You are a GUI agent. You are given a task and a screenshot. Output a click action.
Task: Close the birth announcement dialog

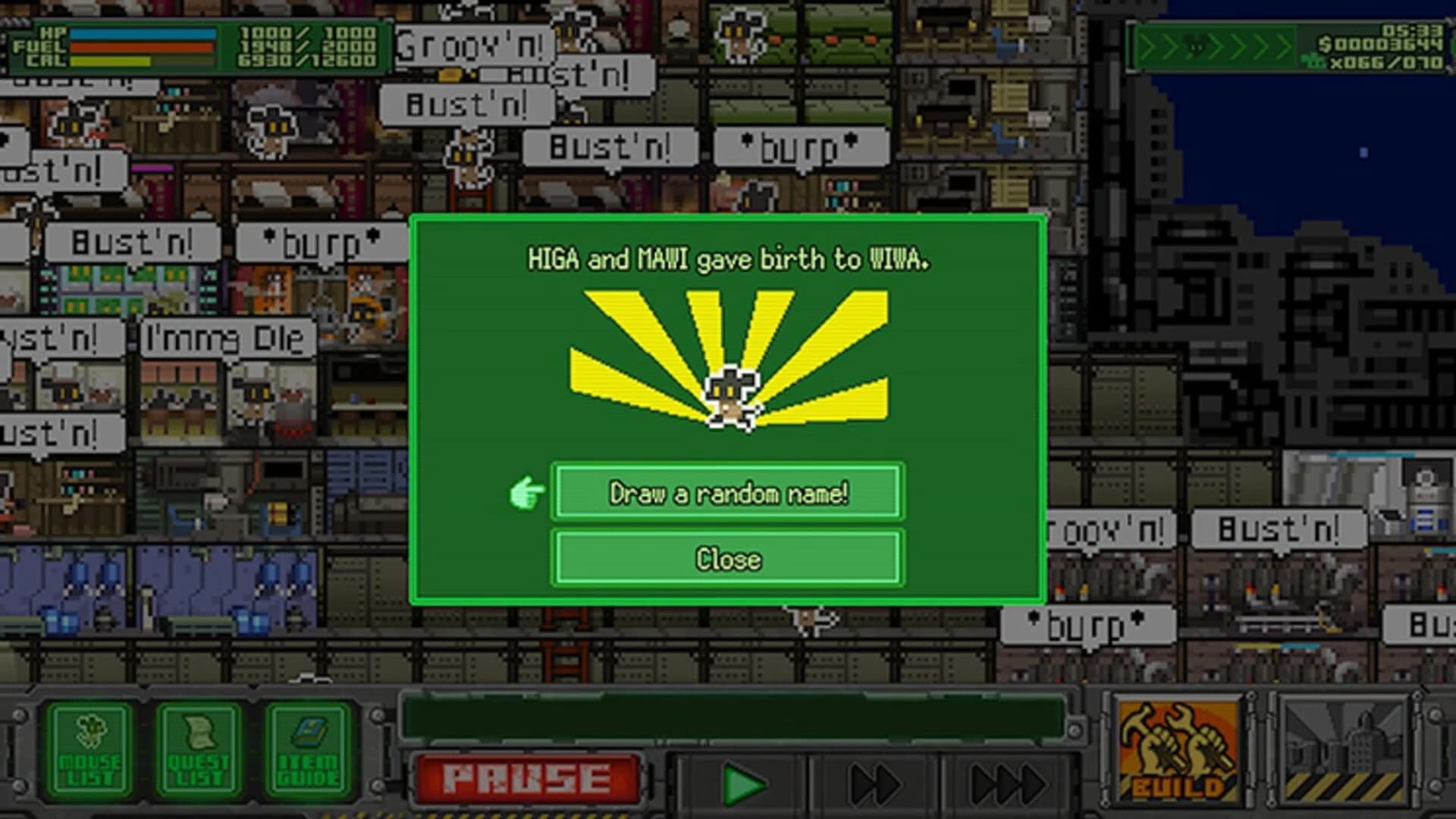pyautogui.click(x=726, y=560)
